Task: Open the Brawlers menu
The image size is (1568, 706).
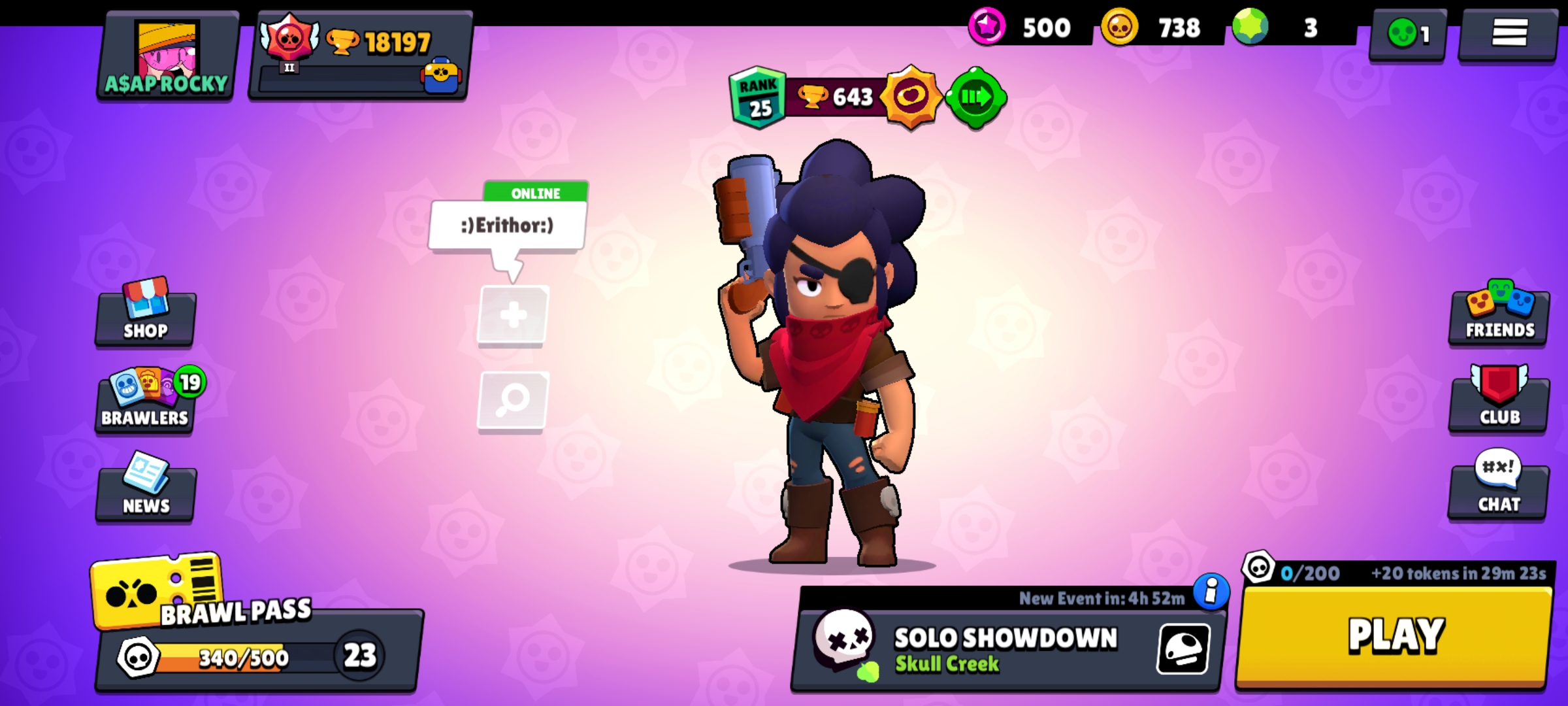Action: 145,402
